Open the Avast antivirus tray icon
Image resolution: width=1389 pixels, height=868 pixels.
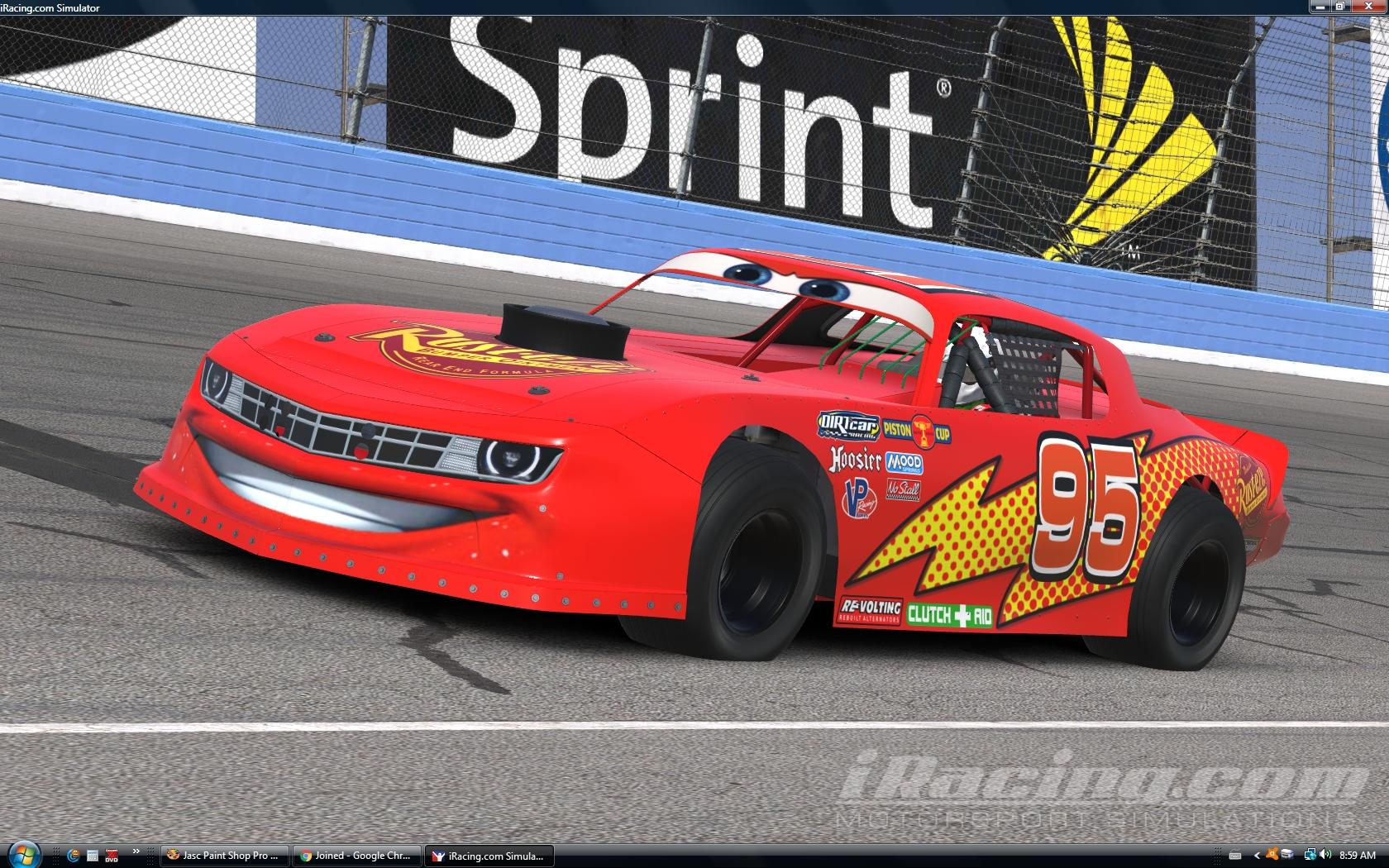(1272, 855)
